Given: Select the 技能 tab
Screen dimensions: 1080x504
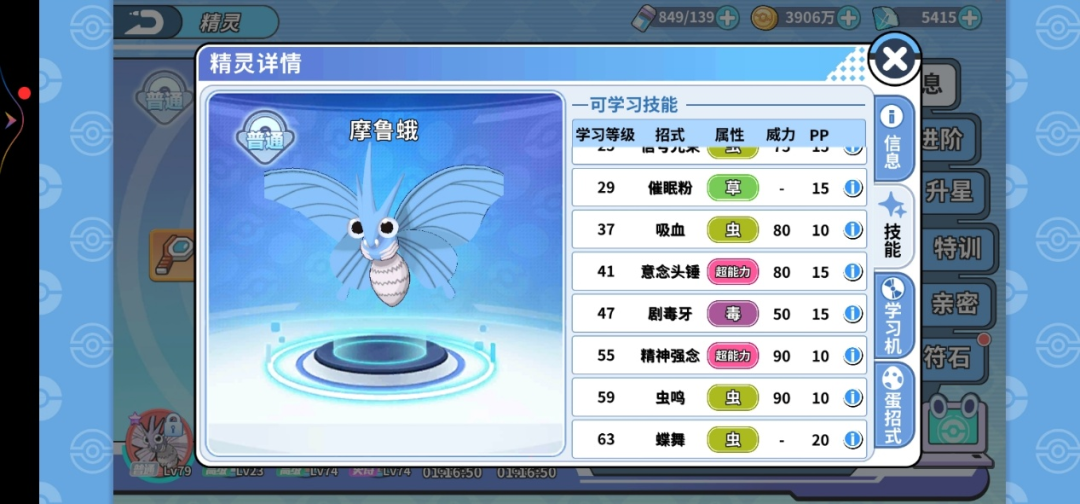Looking at the screenshot, I should point(892,226).
